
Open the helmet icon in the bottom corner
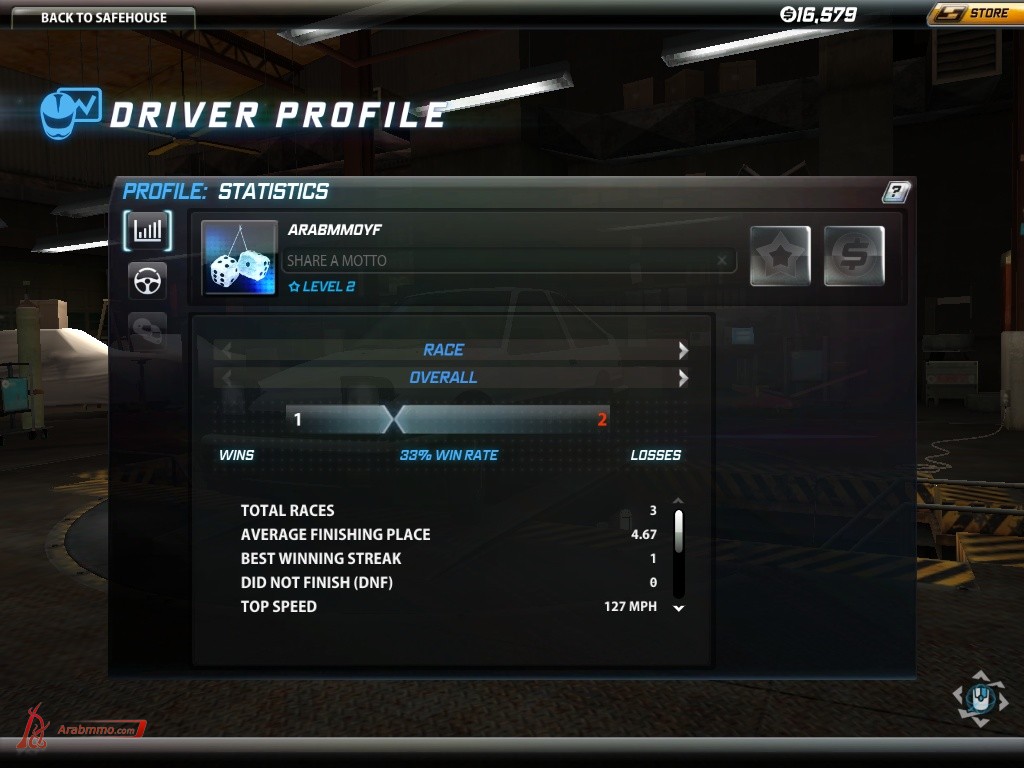click(980, 699)
